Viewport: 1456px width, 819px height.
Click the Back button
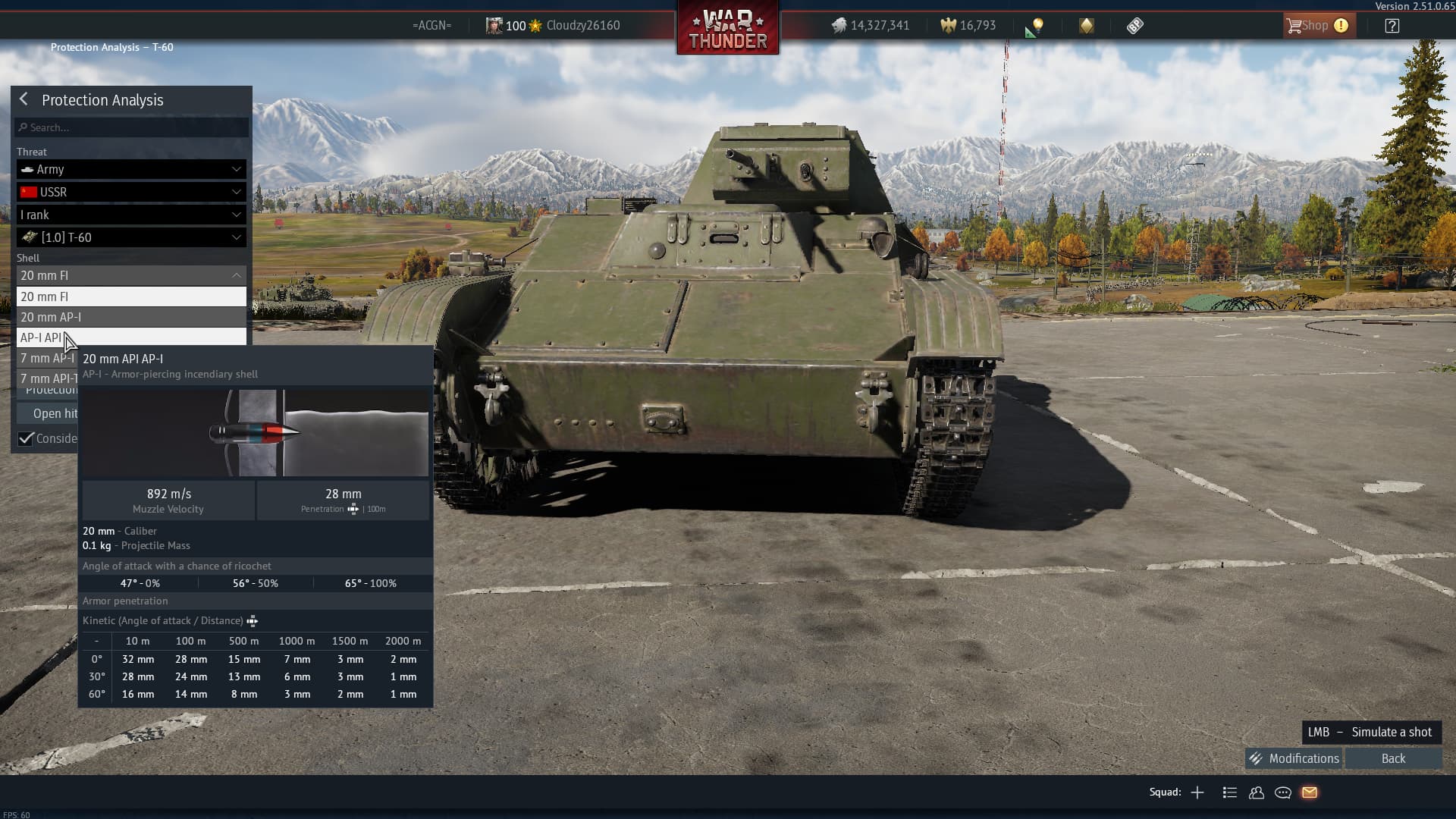point(1393,758)
